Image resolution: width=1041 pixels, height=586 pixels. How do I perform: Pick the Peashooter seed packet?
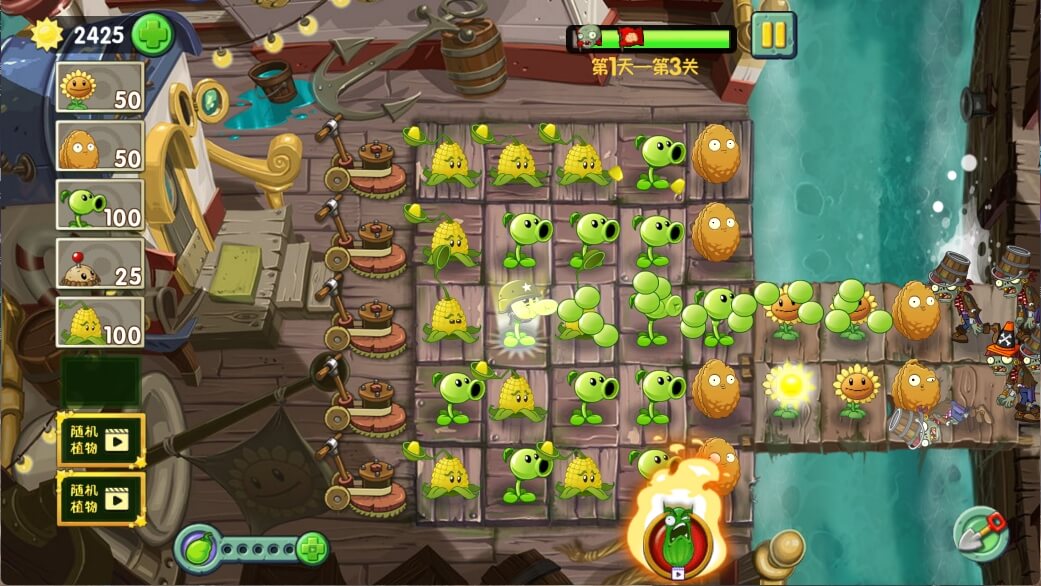(100, 205)
